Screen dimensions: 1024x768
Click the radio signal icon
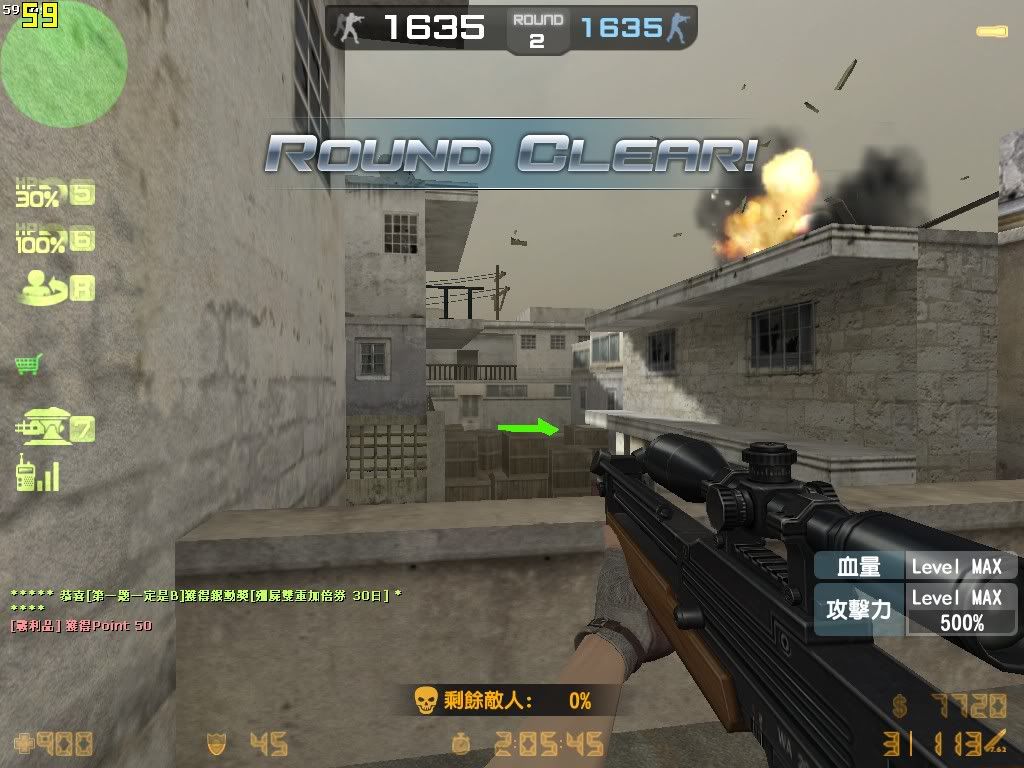click(x=36, y=473)
